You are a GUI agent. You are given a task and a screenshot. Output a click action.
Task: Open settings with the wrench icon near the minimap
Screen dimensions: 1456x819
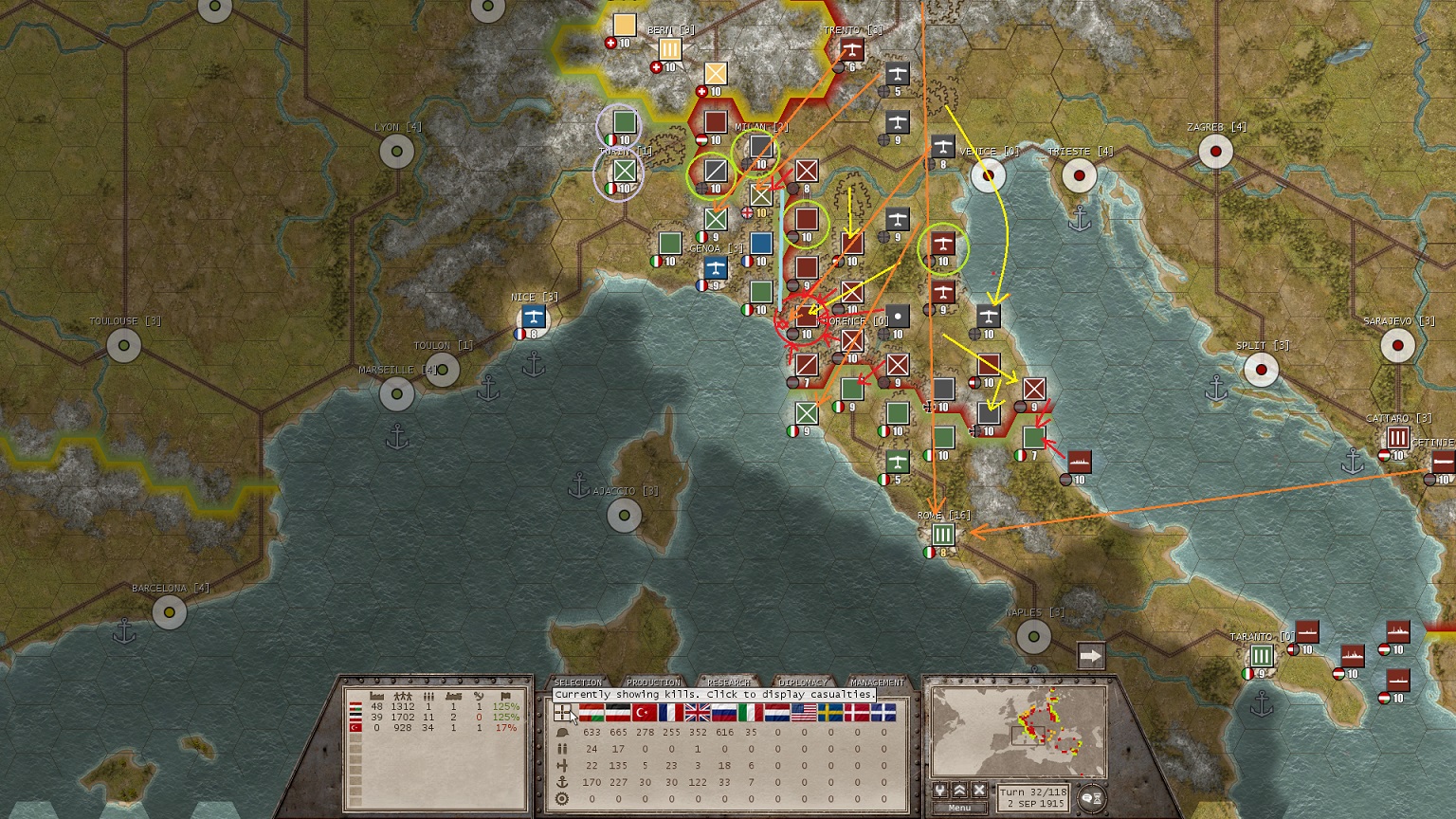(x=939, y=791)
